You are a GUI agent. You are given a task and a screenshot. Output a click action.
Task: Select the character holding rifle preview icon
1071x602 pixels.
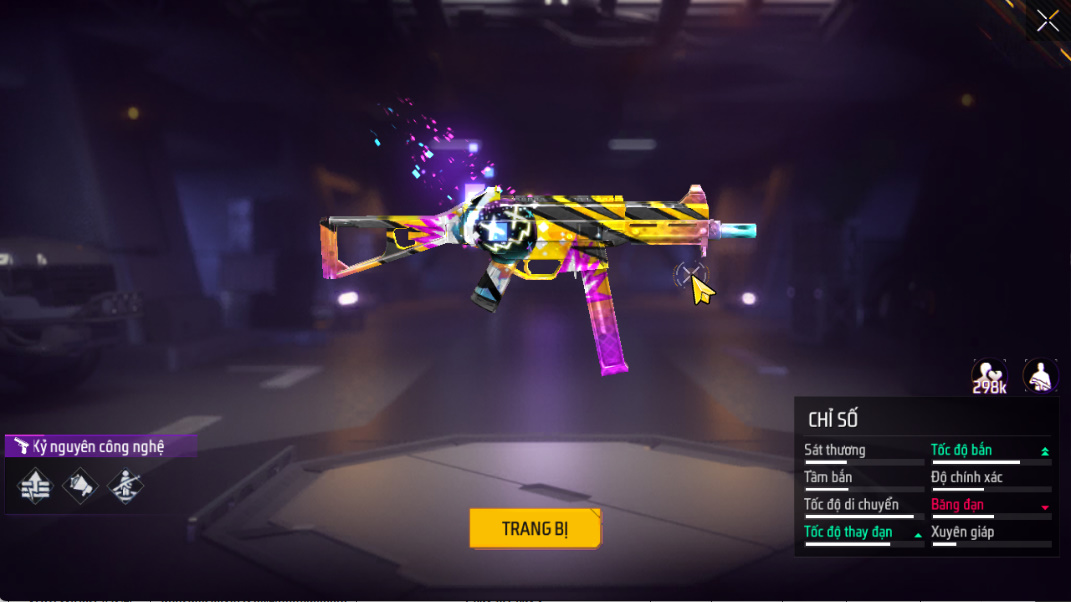coord(1040,376)
